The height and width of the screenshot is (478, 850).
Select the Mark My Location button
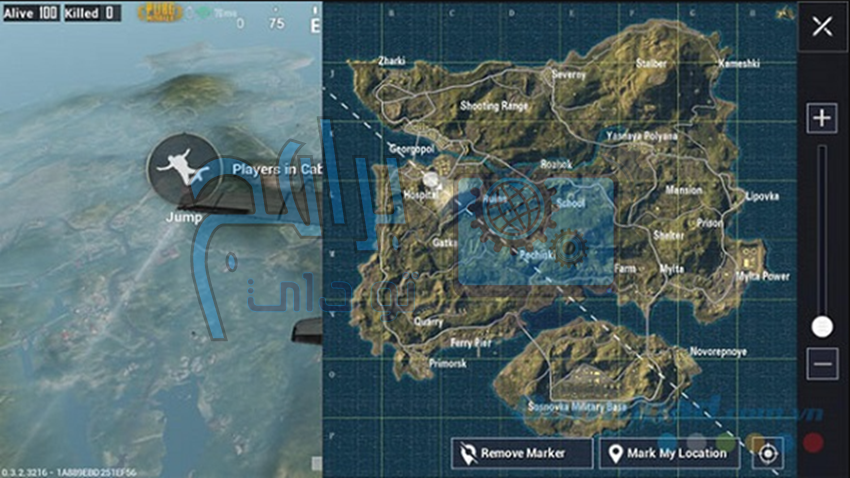[668, 453]
